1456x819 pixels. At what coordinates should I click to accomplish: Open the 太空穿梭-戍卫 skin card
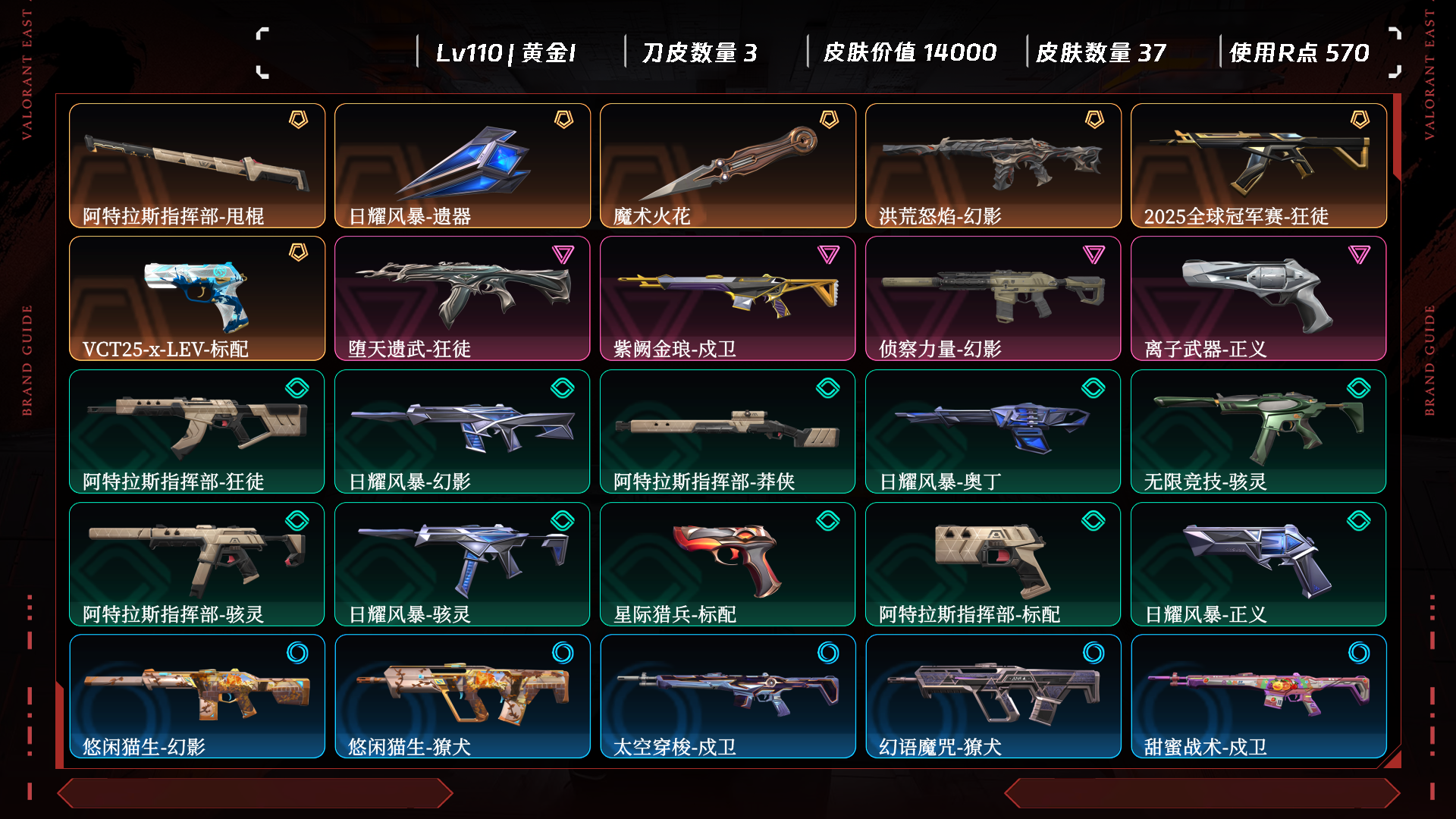tap(728, 696)
